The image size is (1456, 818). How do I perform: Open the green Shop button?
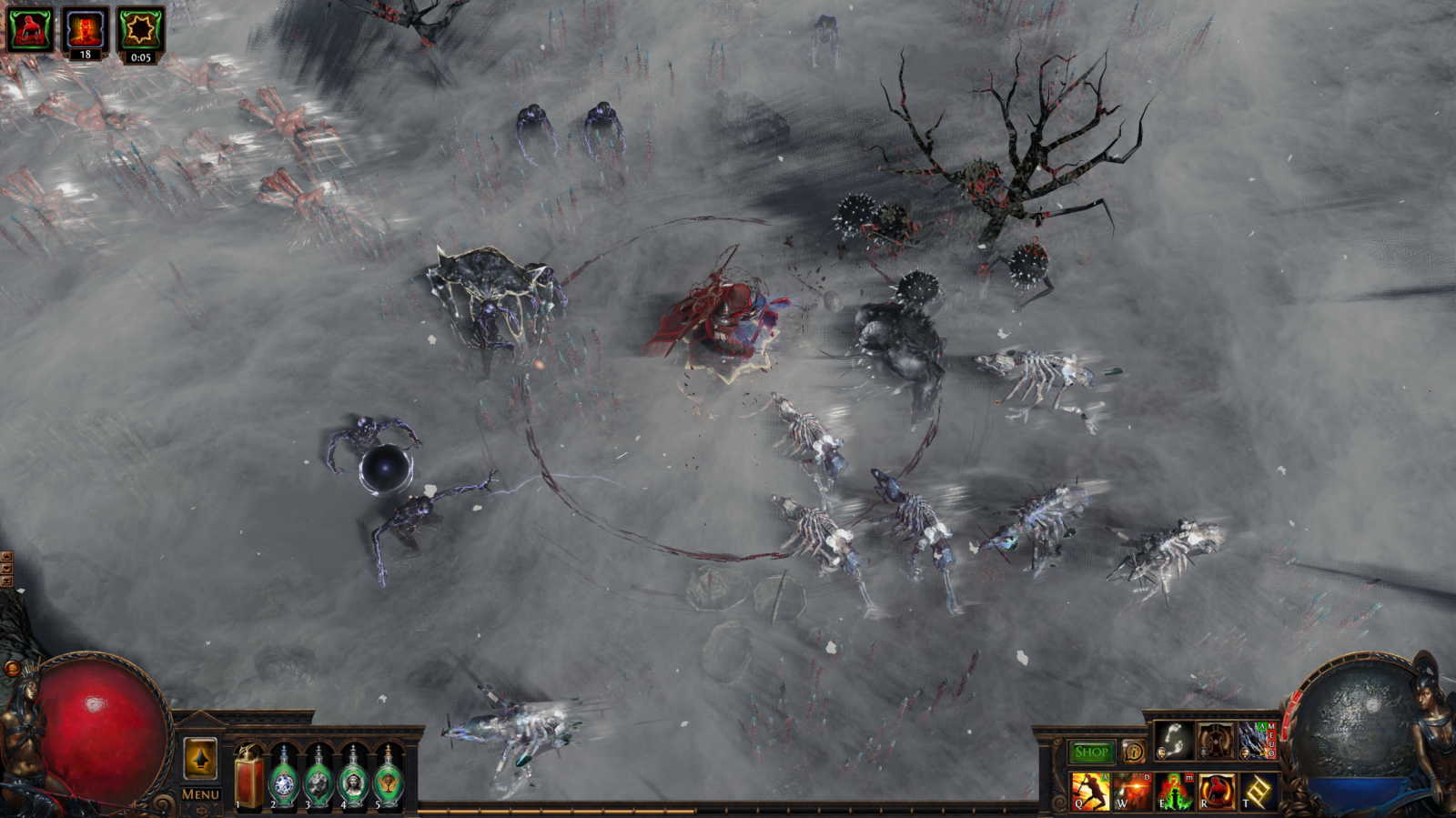(1091, 752)
